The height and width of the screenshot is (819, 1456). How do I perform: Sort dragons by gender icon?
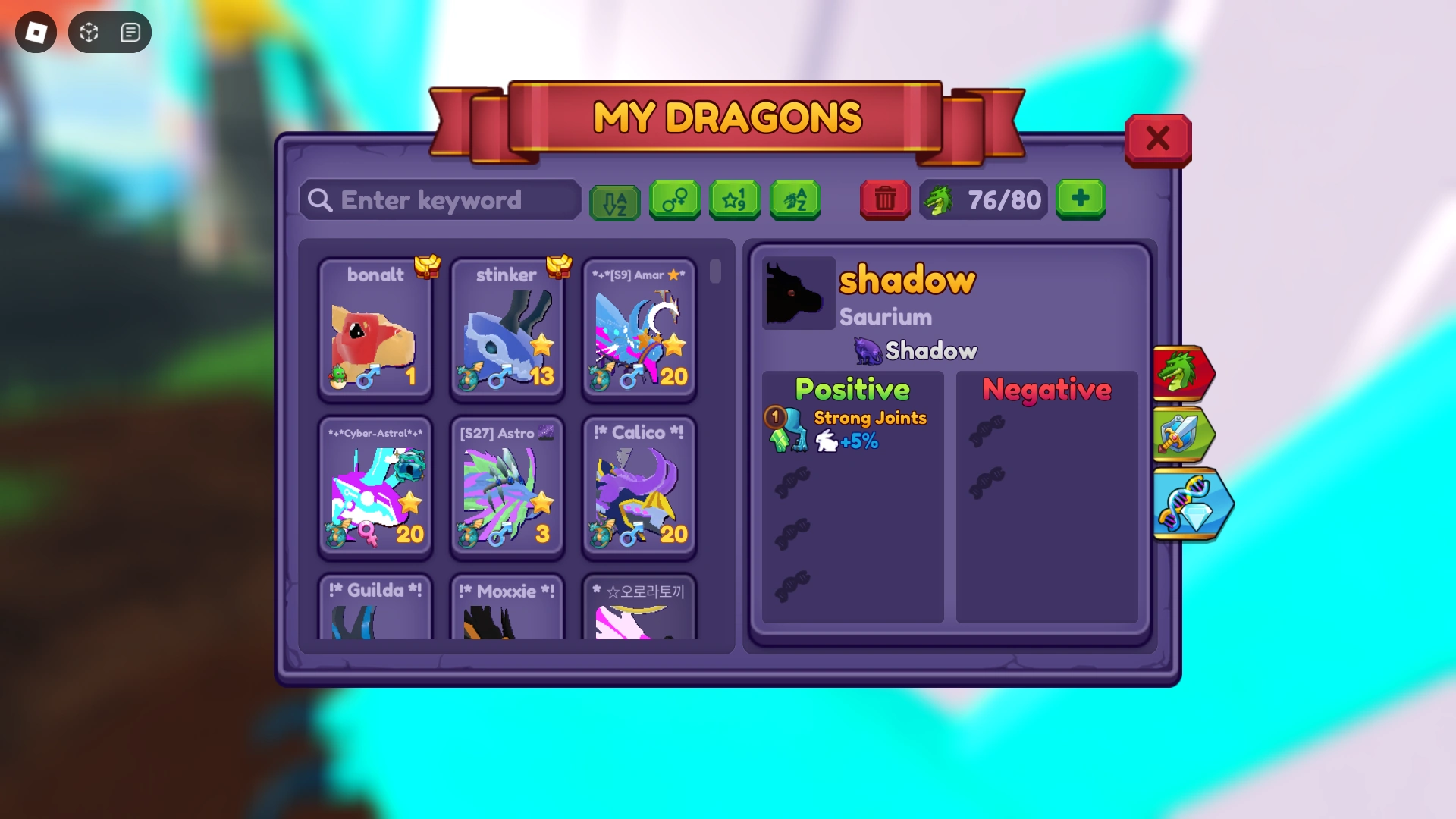point(675,200)
